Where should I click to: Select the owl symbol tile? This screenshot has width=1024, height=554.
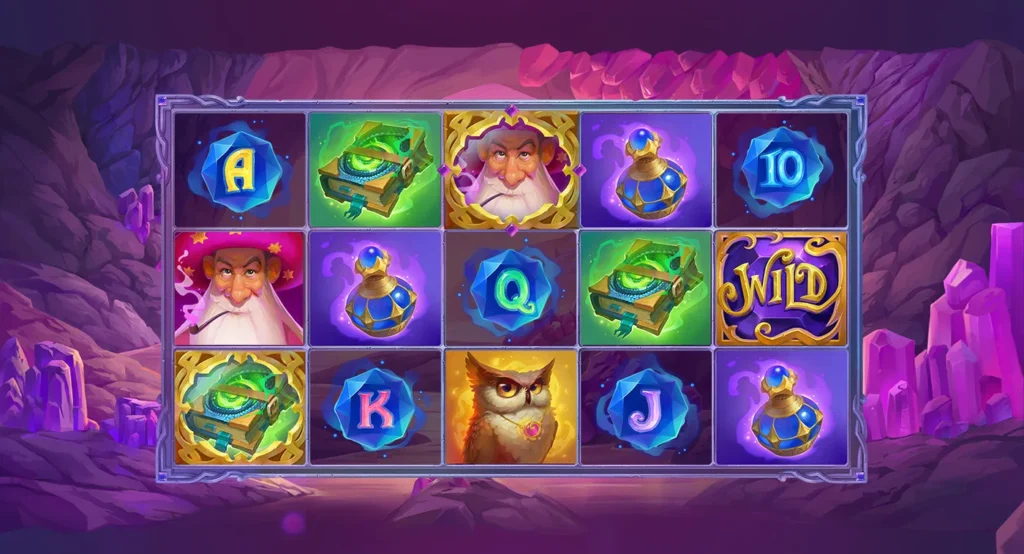pyautogui.click(x=511, y=406)
